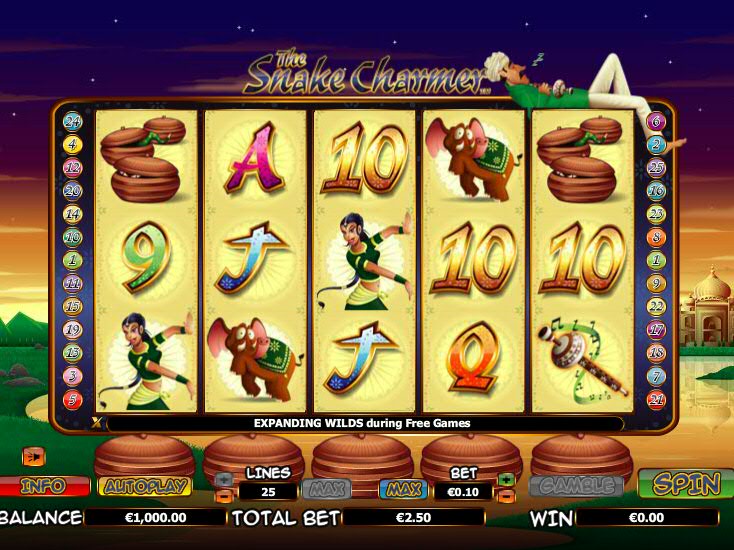Screen dimensions: 734x550
Task: Set bet to maximum with blue MAX
Action: [402, 490]
